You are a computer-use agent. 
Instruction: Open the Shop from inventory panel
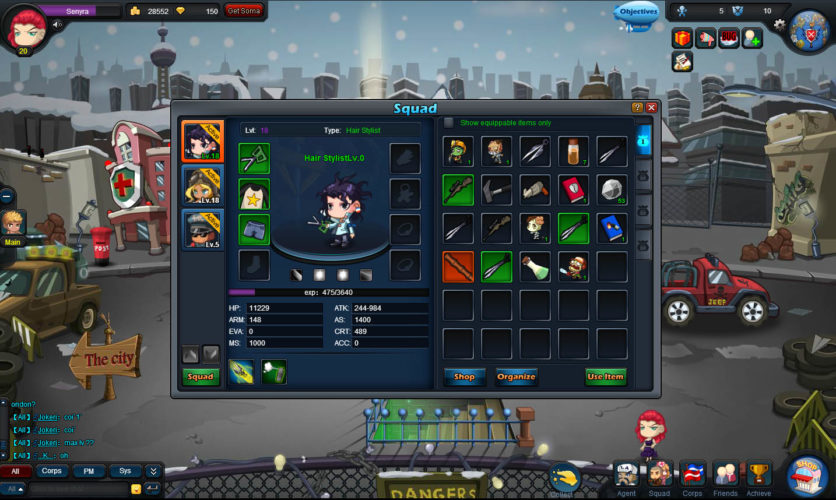coord(464,376)
